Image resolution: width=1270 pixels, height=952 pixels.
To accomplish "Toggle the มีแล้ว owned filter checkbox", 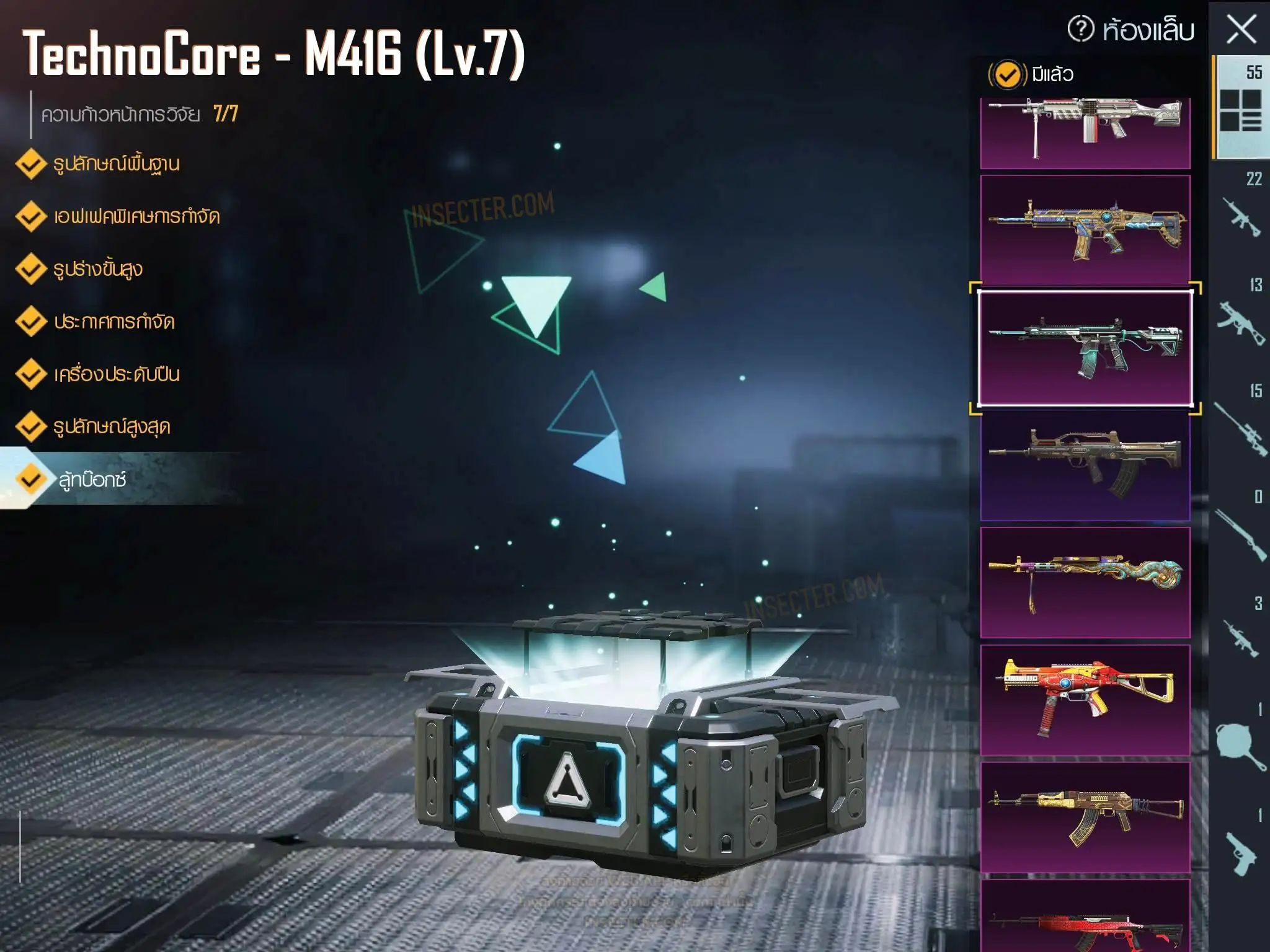I will 1007,75.
